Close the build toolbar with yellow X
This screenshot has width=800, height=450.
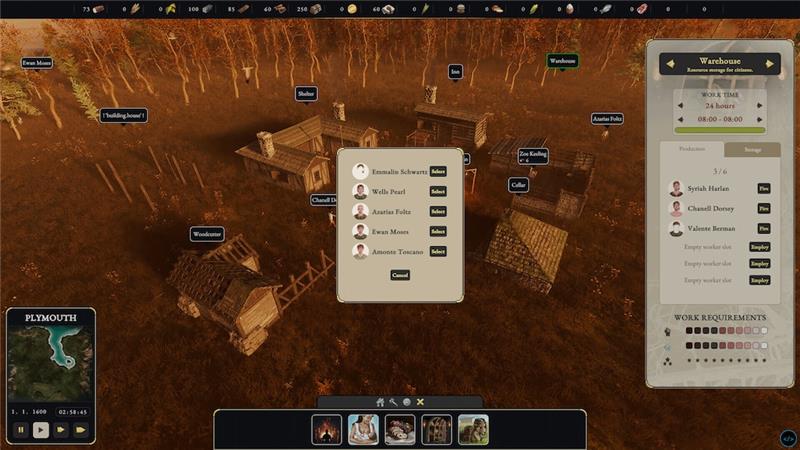tap(420, 402)
